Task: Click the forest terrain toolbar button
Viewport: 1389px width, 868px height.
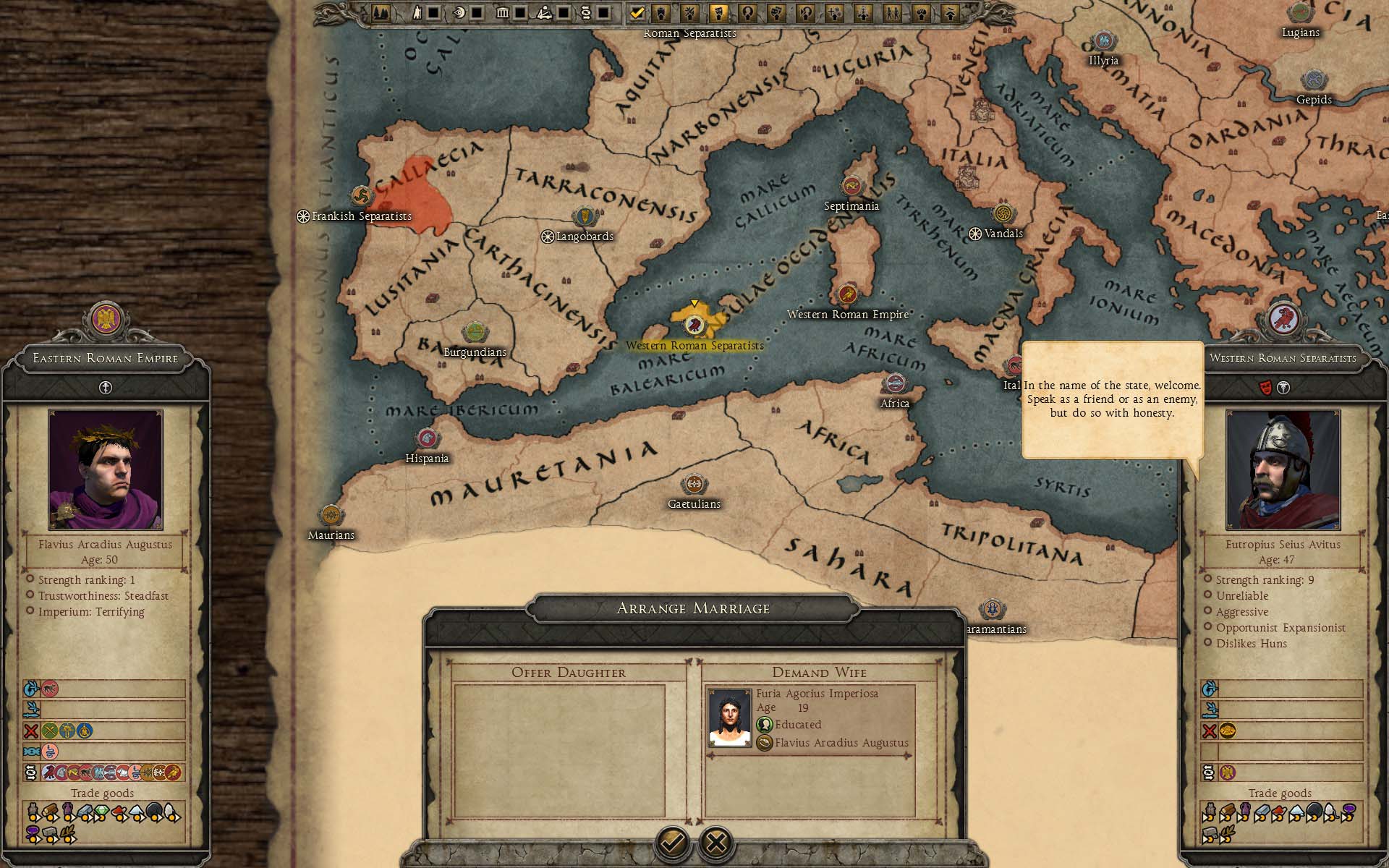Action: pos(381,12)
